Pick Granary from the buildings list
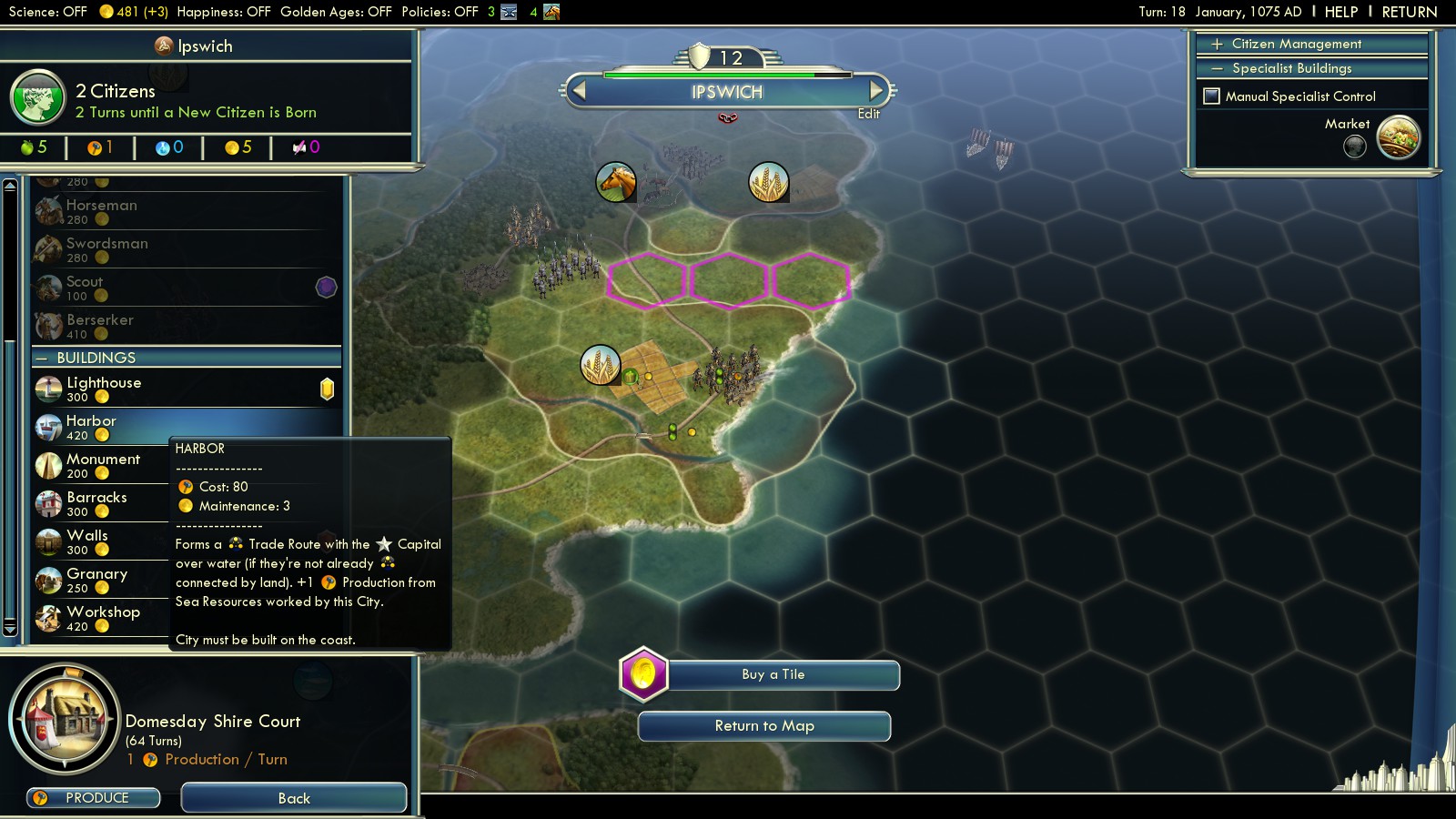The height and width of the screenshot is (819, 1456). coord(96,580)
